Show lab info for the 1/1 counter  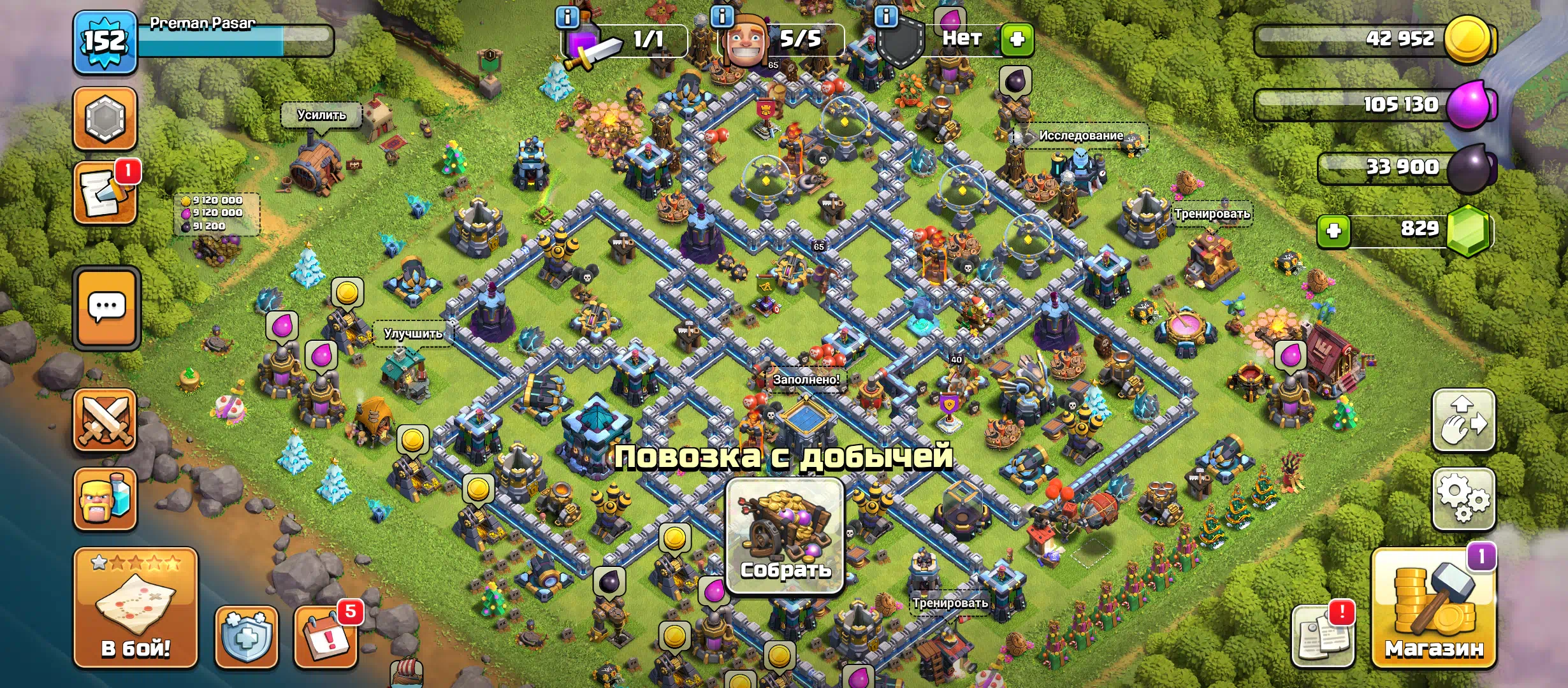point(567,17)
